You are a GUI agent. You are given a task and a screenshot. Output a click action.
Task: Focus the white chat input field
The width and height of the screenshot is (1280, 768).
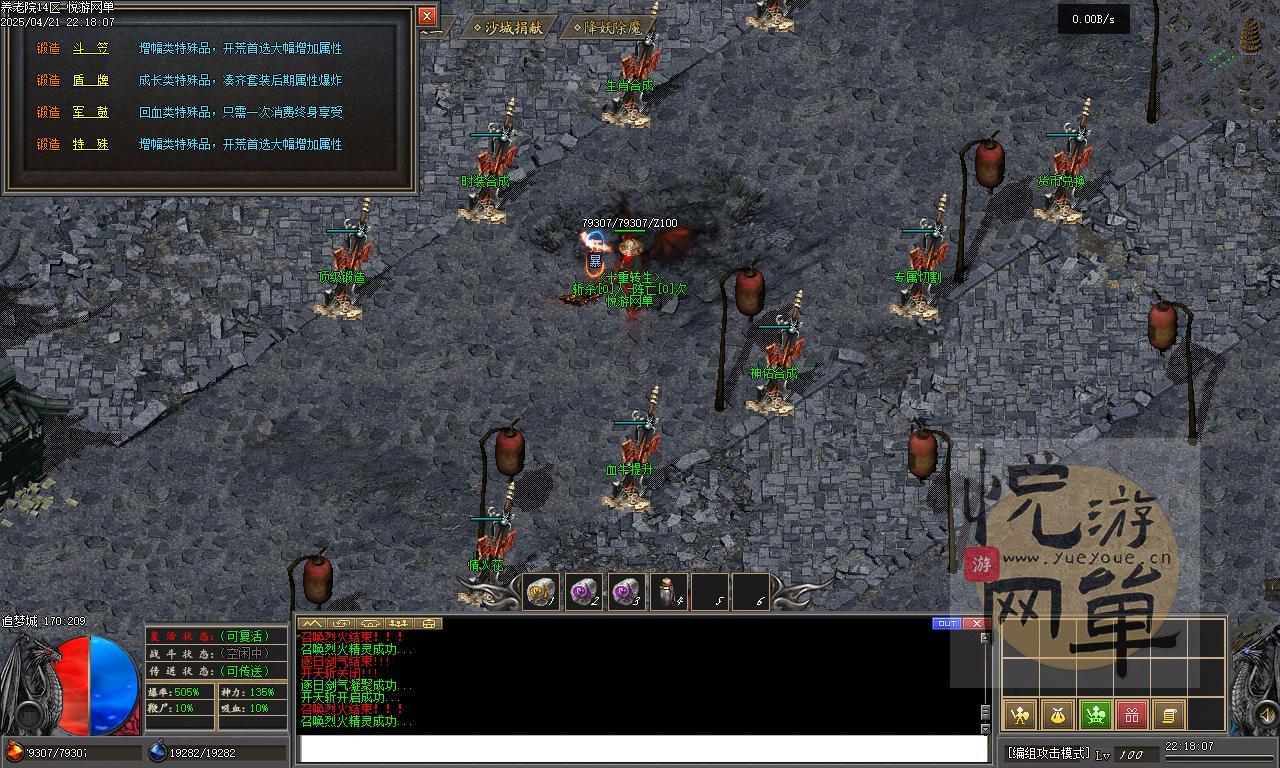coord(642,749)
